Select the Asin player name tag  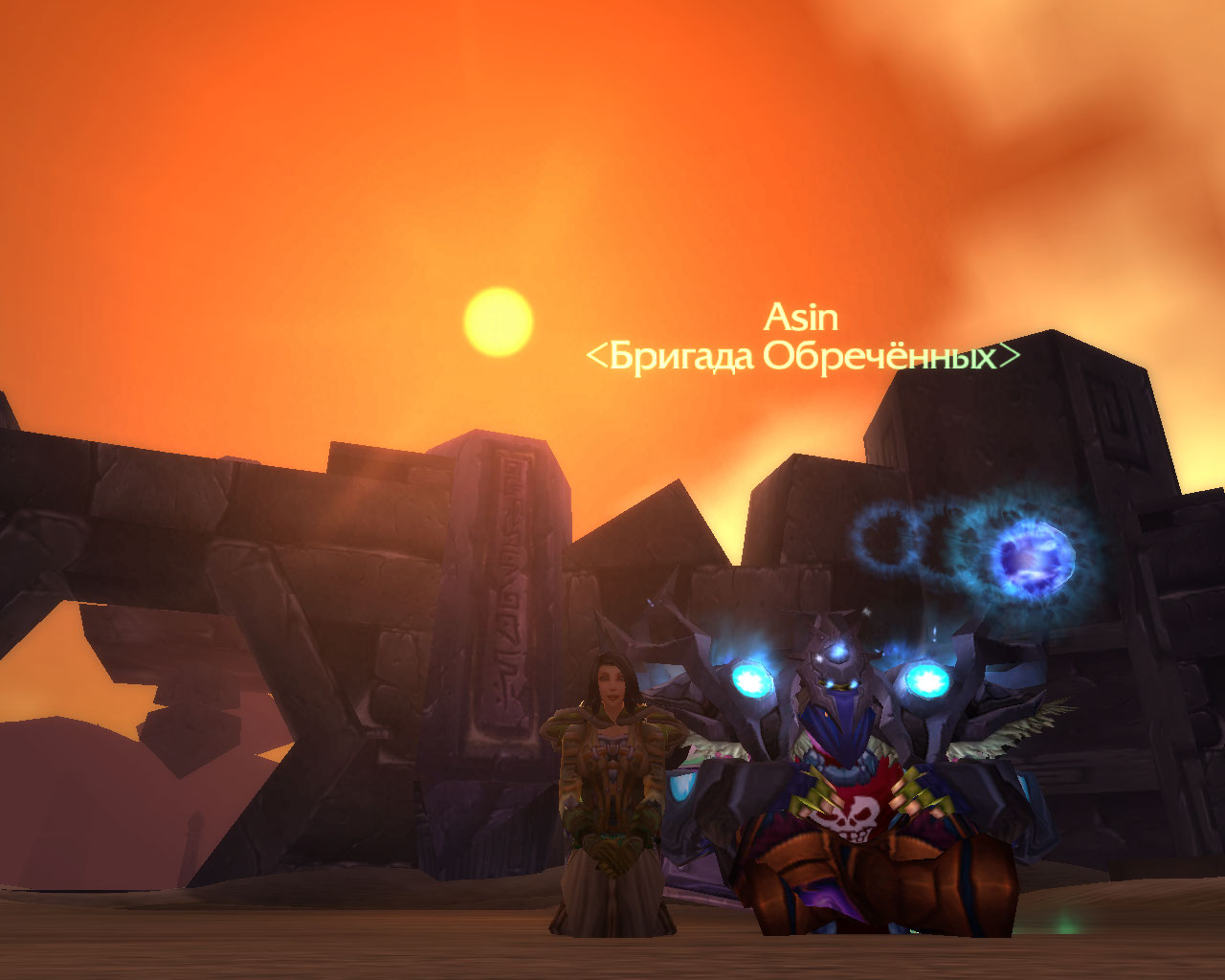point(801,317)
